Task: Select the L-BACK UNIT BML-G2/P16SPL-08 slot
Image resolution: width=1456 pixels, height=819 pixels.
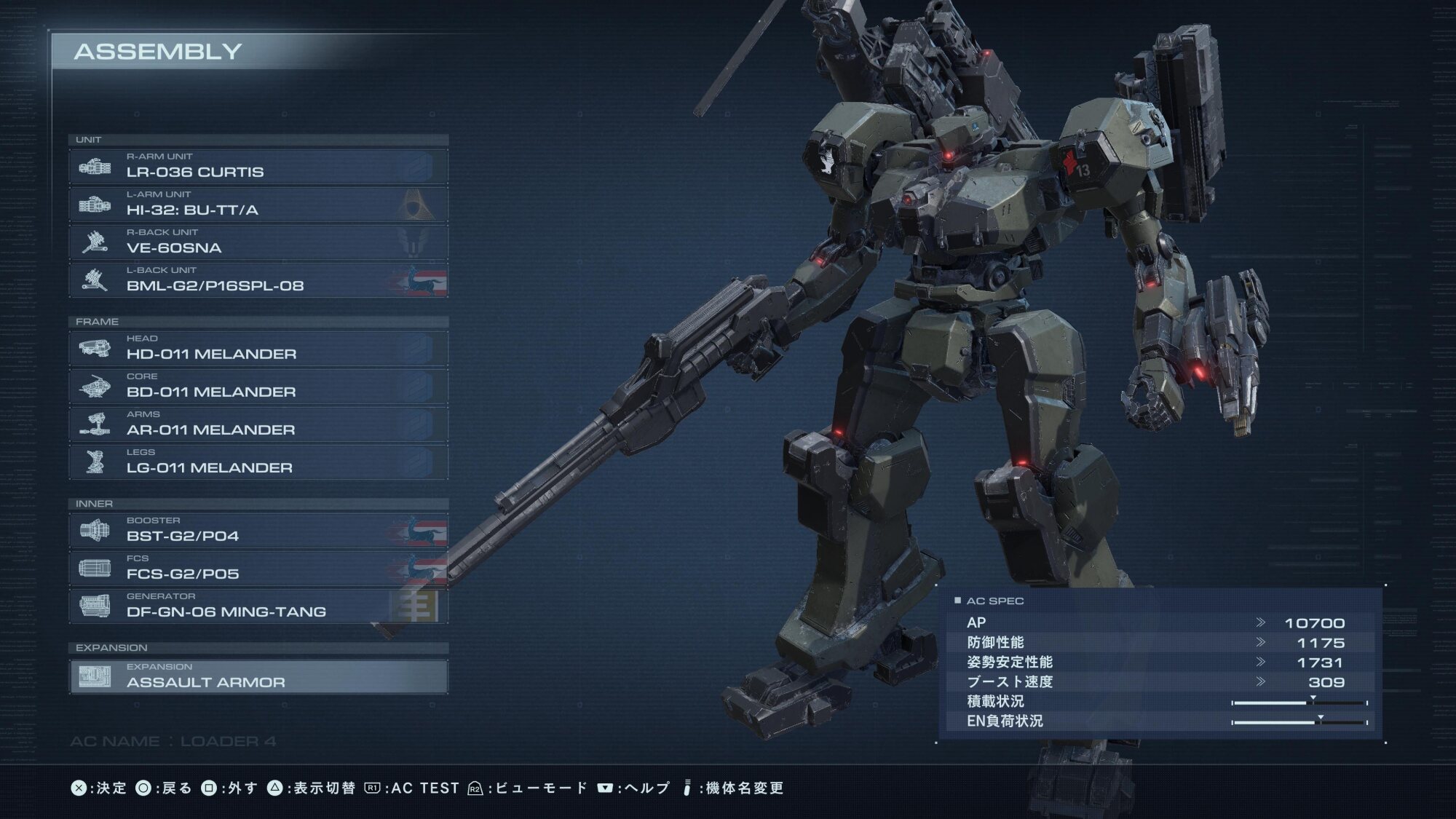Action: pos(258,280)
